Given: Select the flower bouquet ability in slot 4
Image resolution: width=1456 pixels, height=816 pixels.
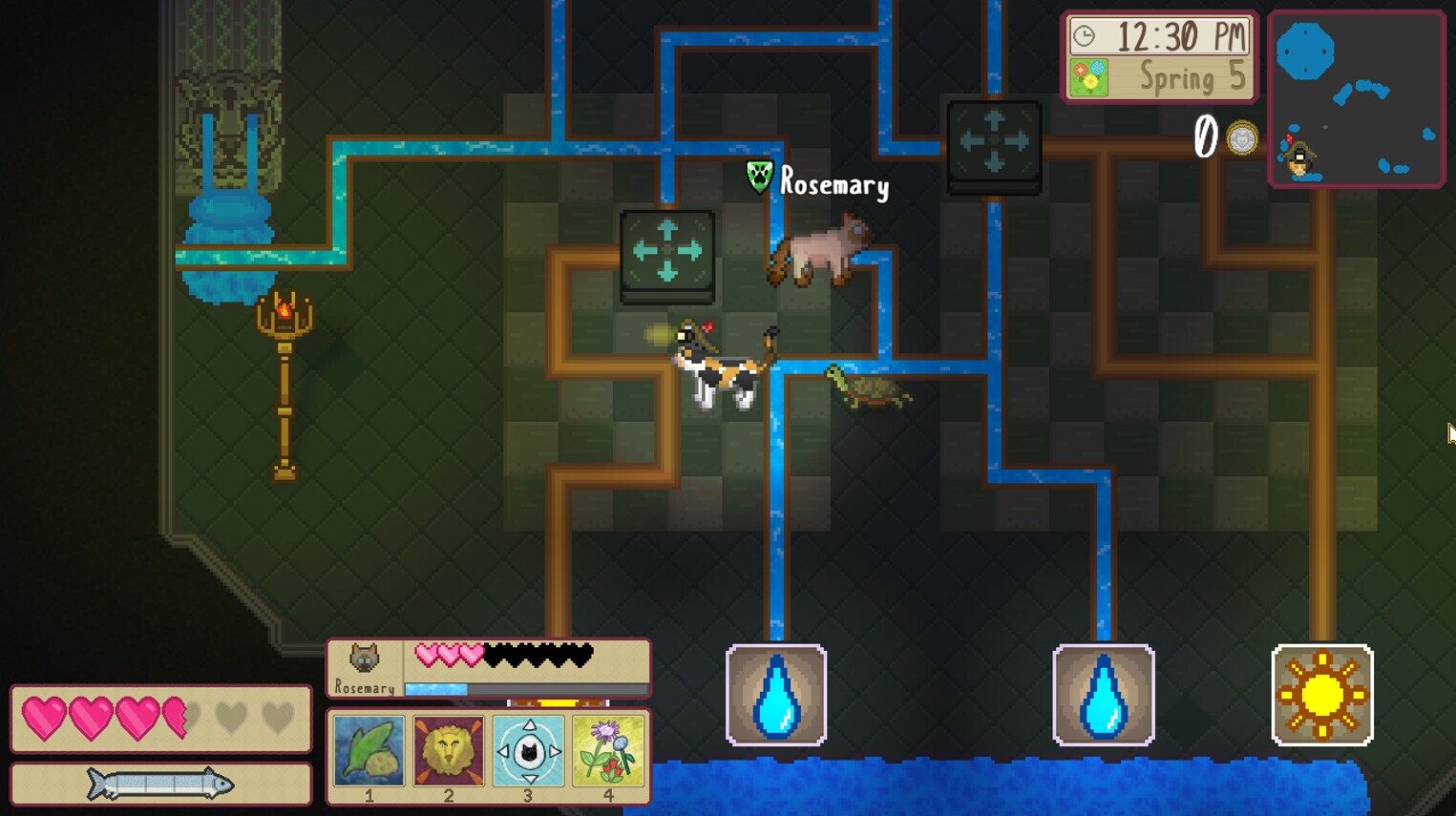Looking at the screenshot, I should pos(608,752).
